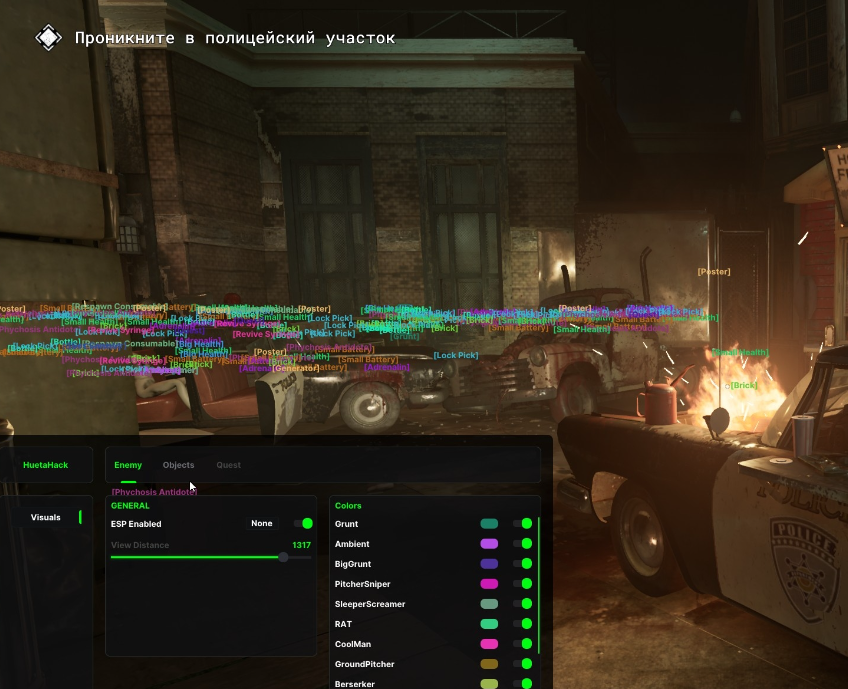This screenshot has width=848, height=689.
Task: Click the None keybind button
Action: click(x=262, y=523)
